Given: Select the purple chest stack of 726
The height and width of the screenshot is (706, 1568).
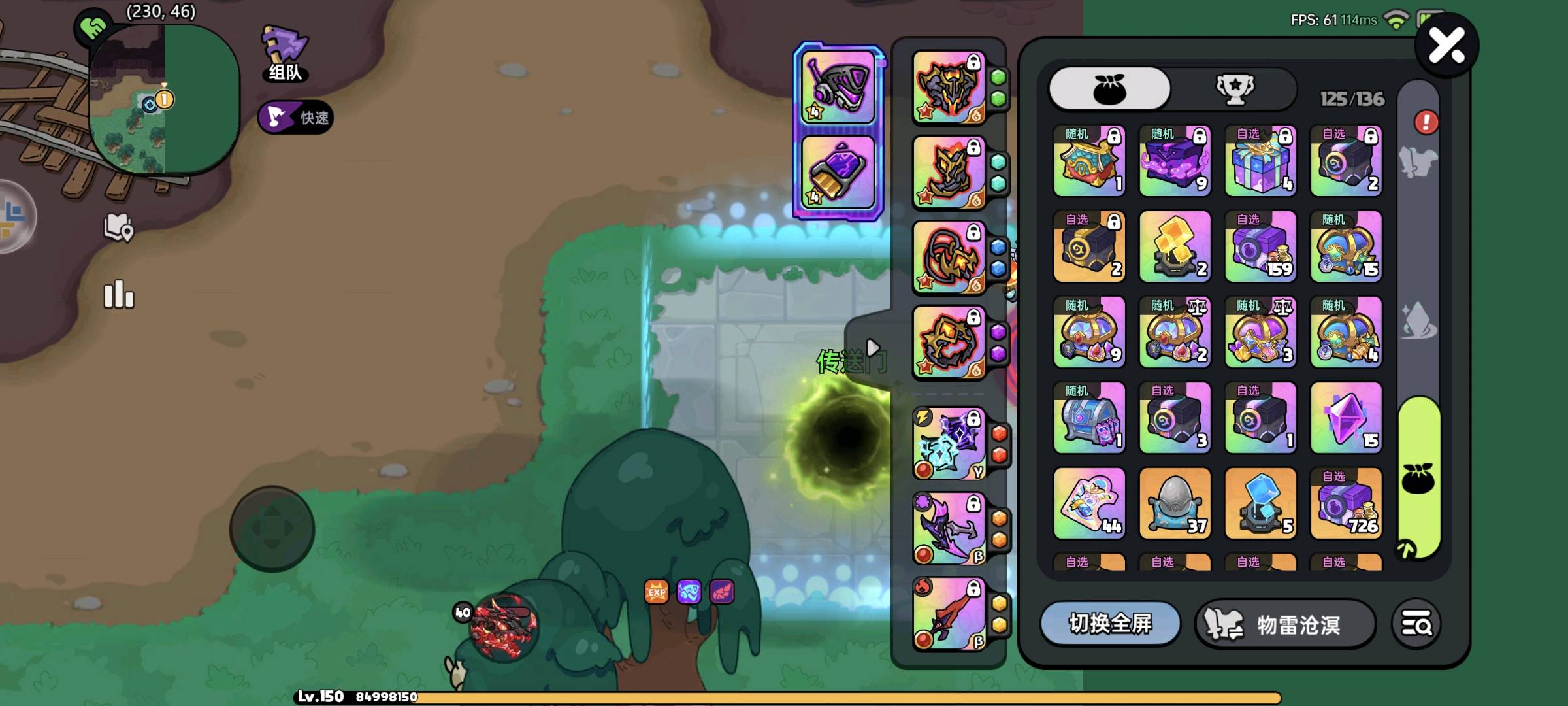Looking at the screenshot, I should point(1346,503).
